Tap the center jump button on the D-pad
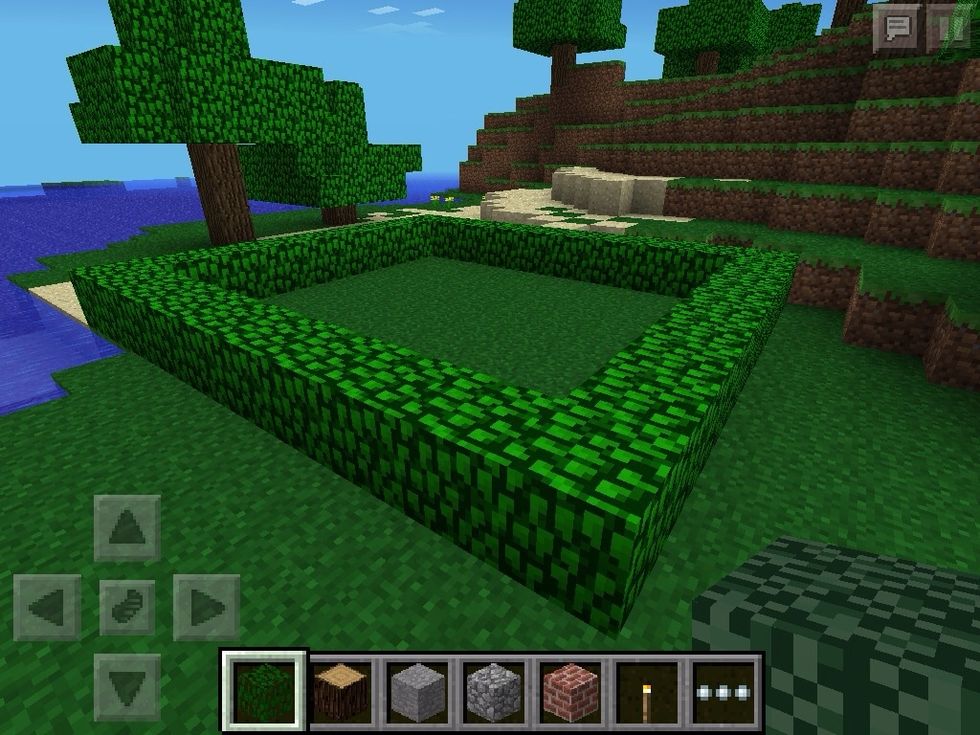 pyautogui.click(x=127, y=607)
